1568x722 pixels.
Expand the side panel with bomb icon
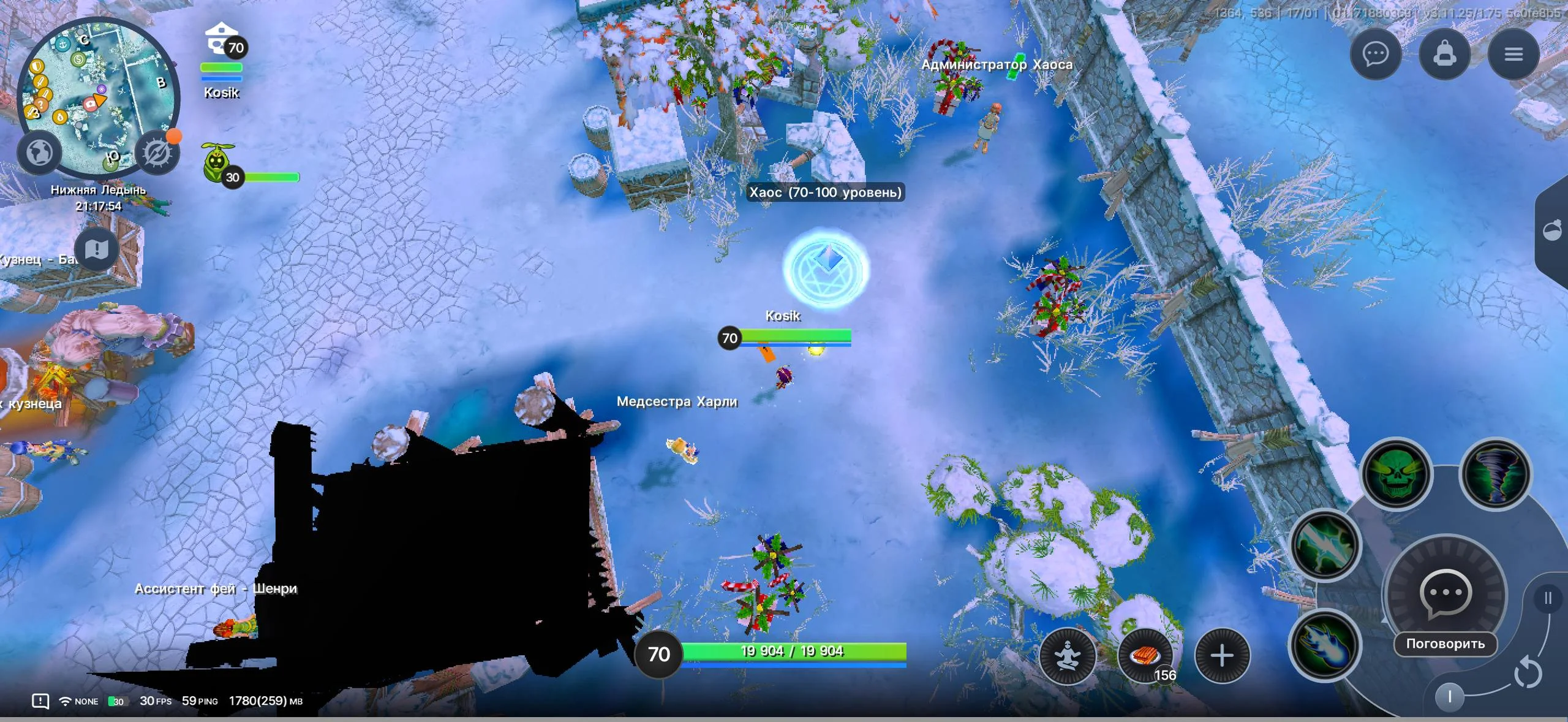coord(1553,231)
